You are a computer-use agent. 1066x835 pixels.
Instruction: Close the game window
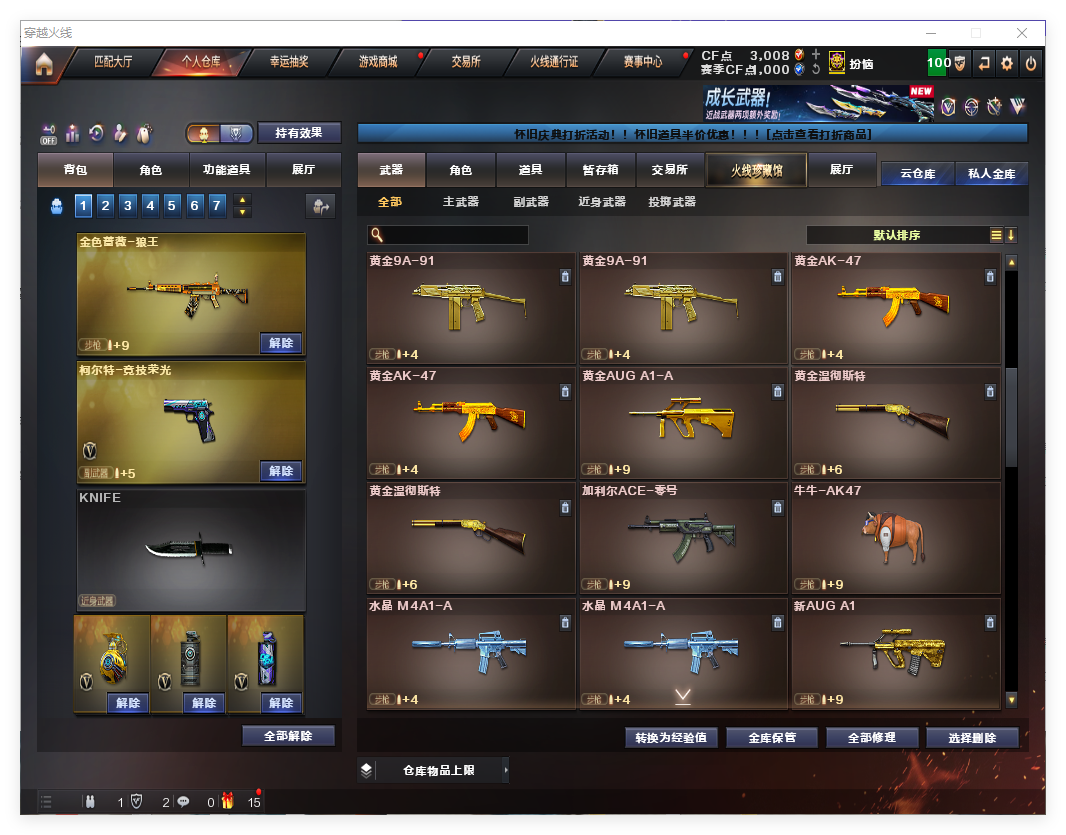1023,33
